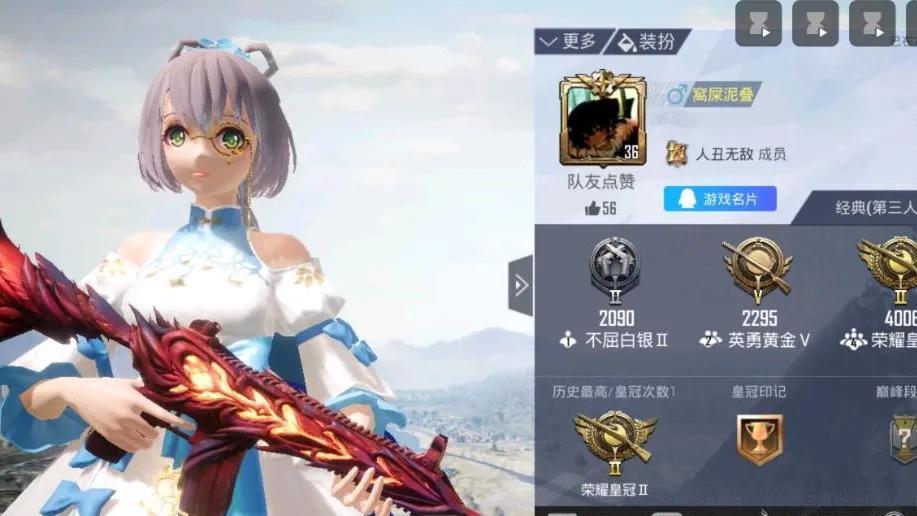Click the player avatar portrait

pyautogui.click(x=601, y=119)
